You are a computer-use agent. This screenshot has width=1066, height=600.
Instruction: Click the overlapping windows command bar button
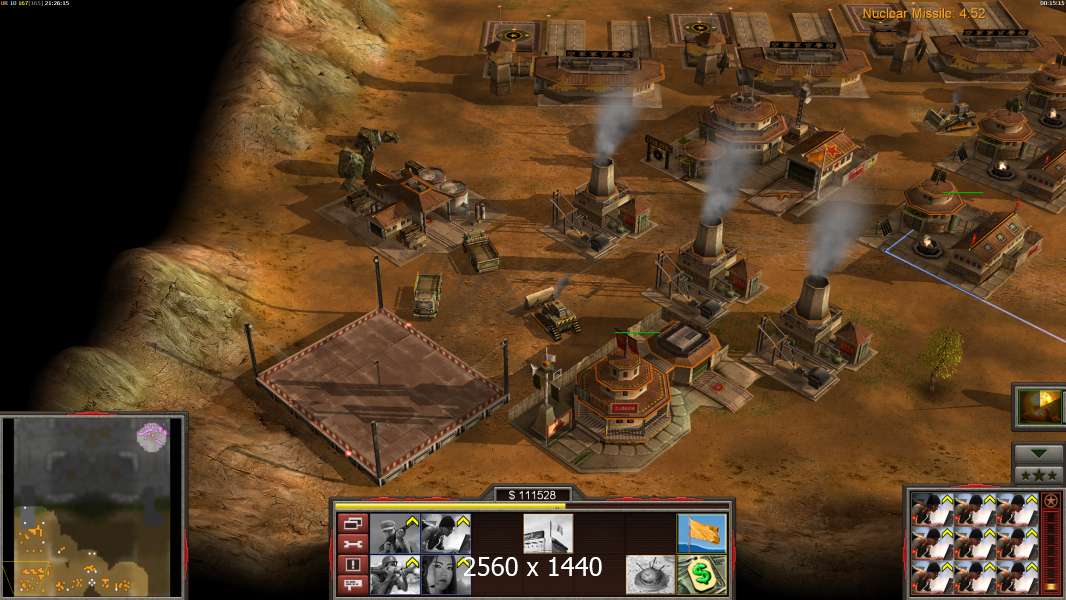click(352, 523)
